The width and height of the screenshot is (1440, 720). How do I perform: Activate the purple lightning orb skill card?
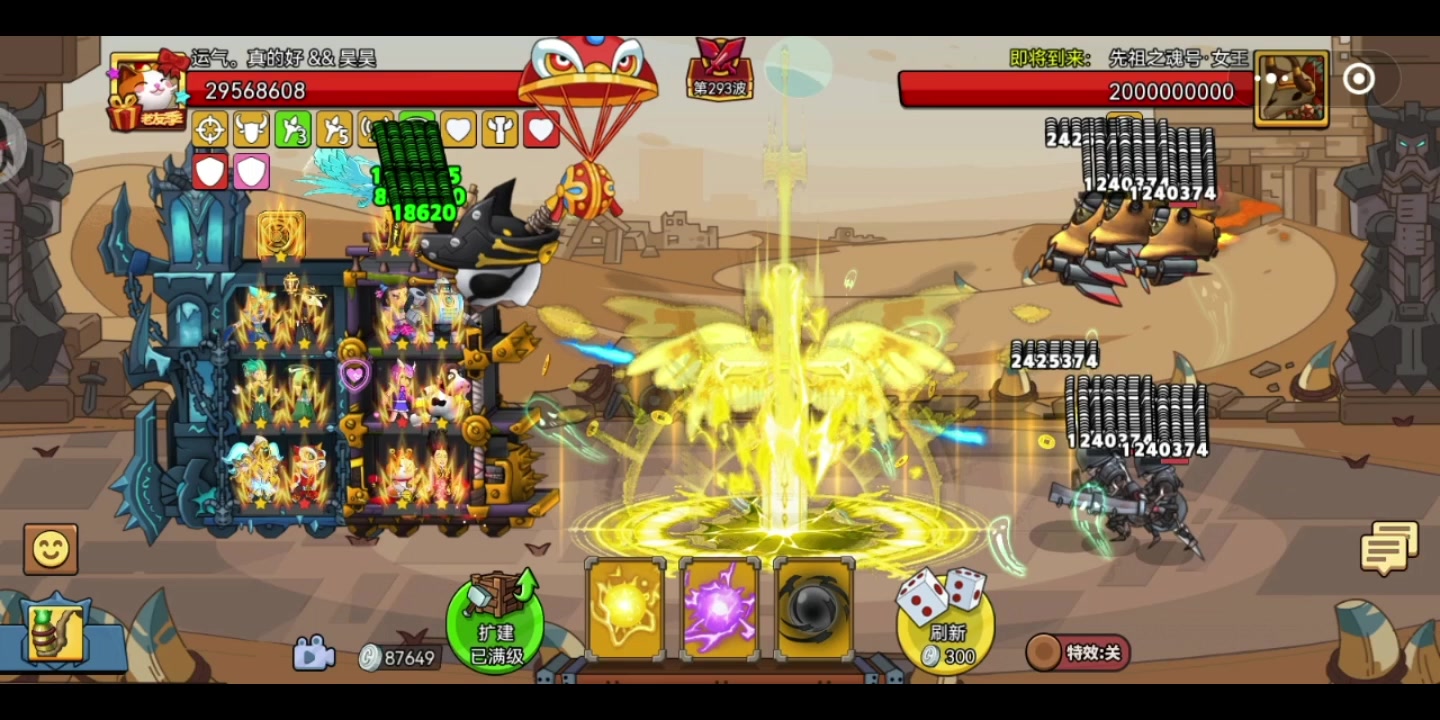(719, 609)
